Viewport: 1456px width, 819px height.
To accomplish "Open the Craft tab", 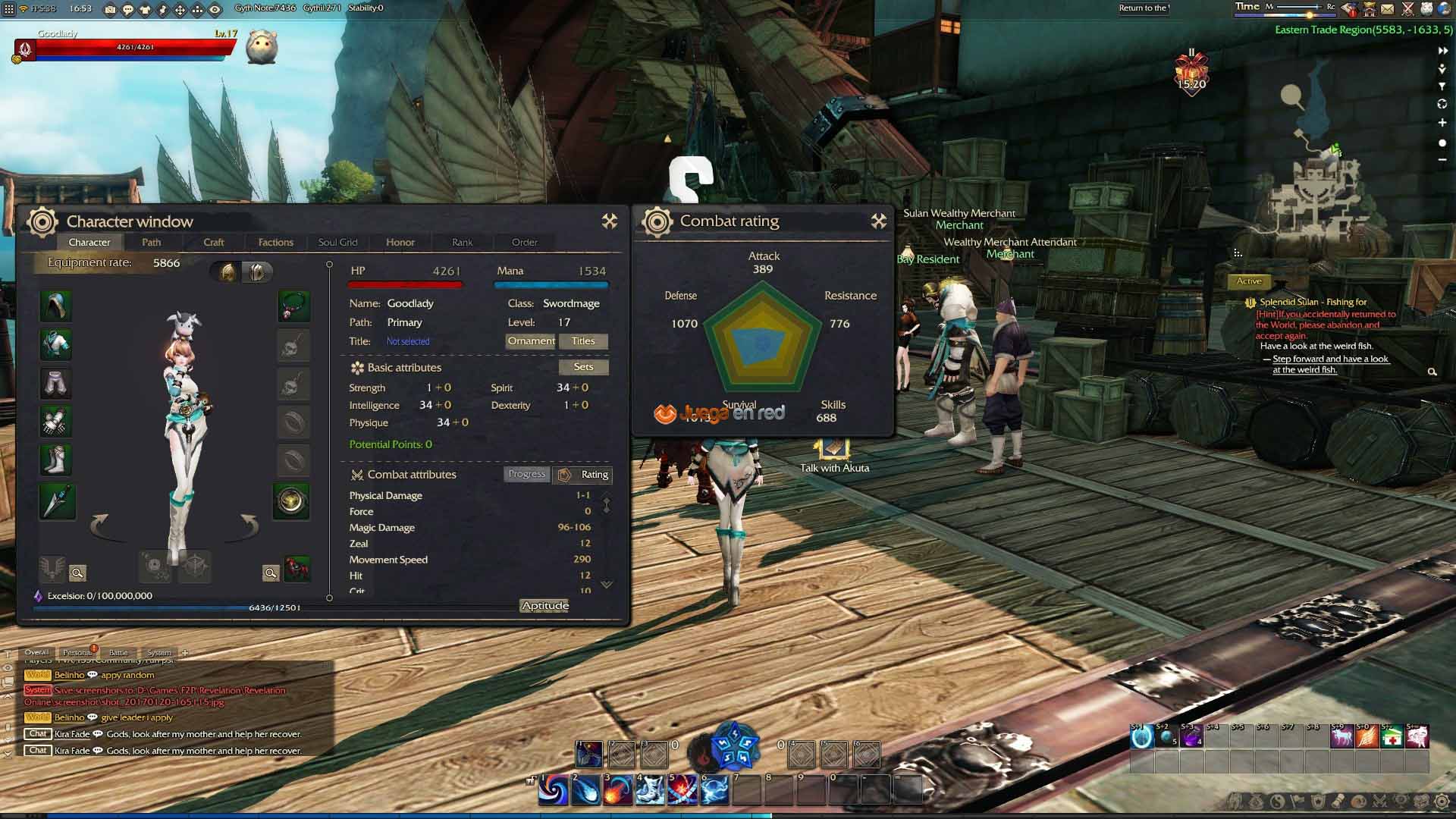I will click(x=214, y=242).
